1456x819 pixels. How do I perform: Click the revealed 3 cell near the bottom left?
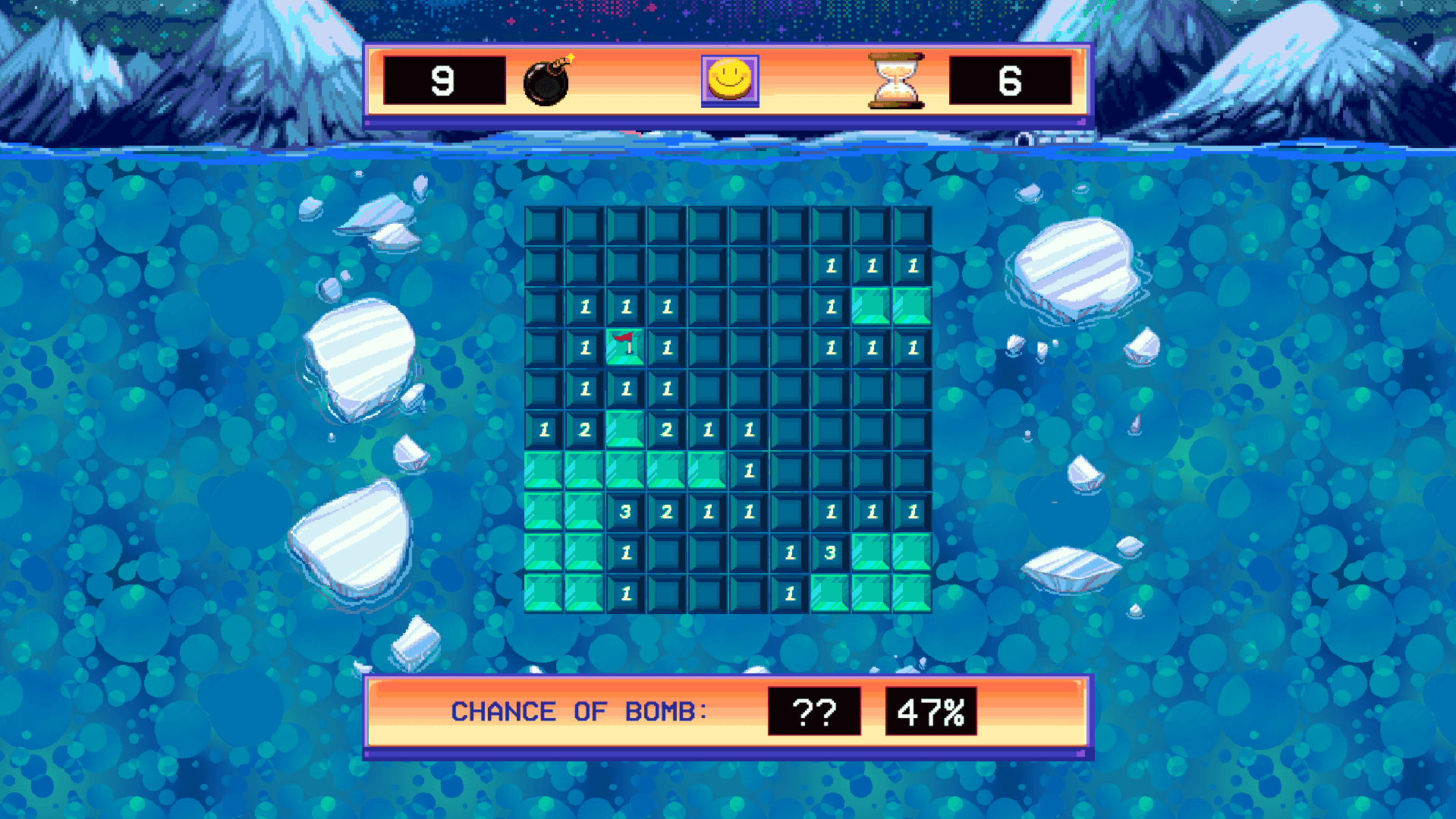click(625, 512)
